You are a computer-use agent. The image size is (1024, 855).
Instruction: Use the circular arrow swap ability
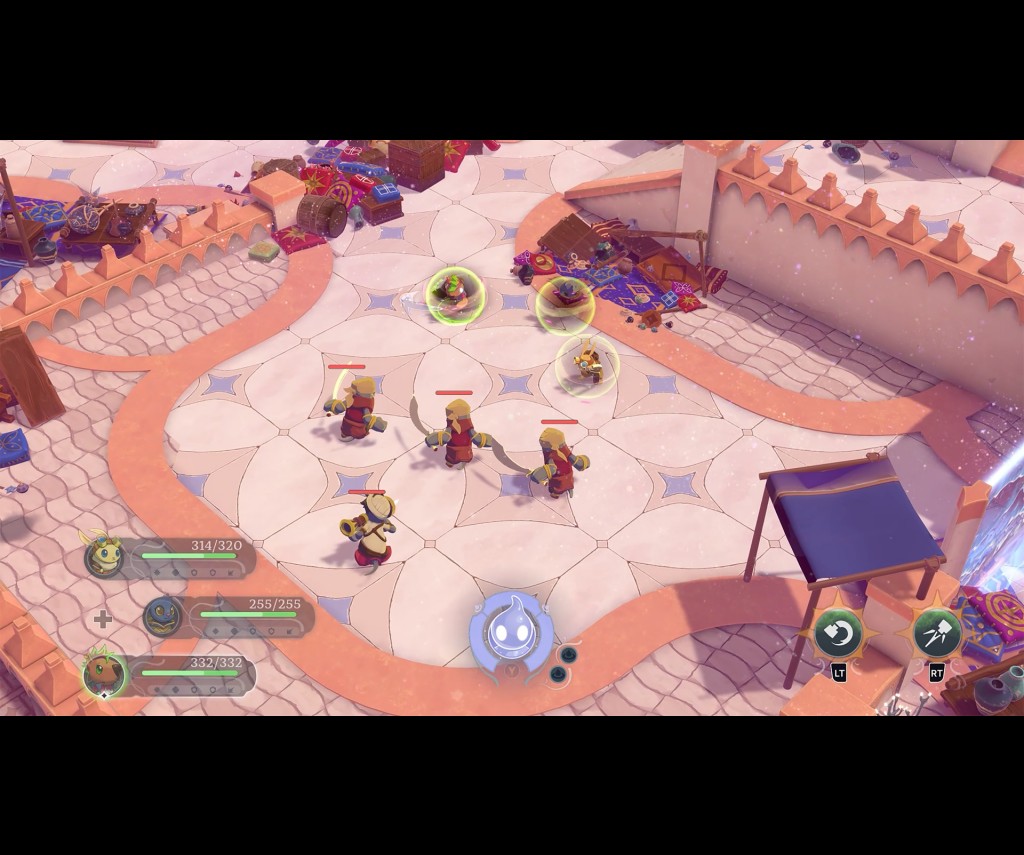838,633
